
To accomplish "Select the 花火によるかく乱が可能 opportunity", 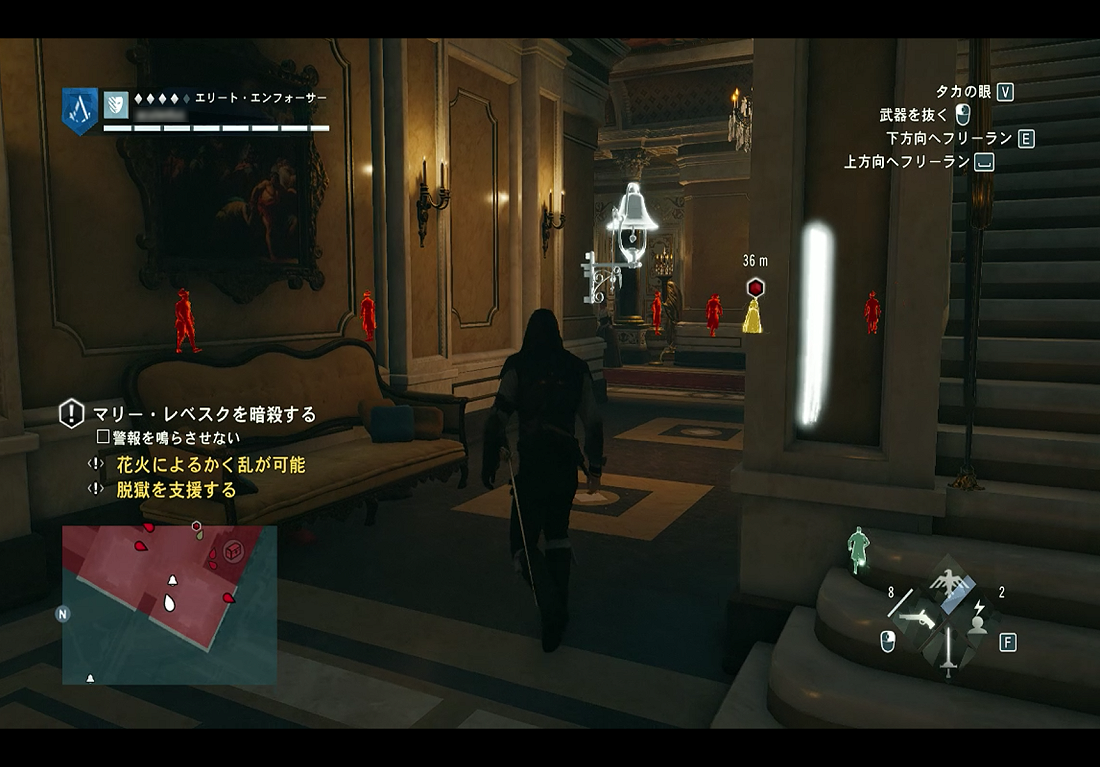I will [210, 465].
